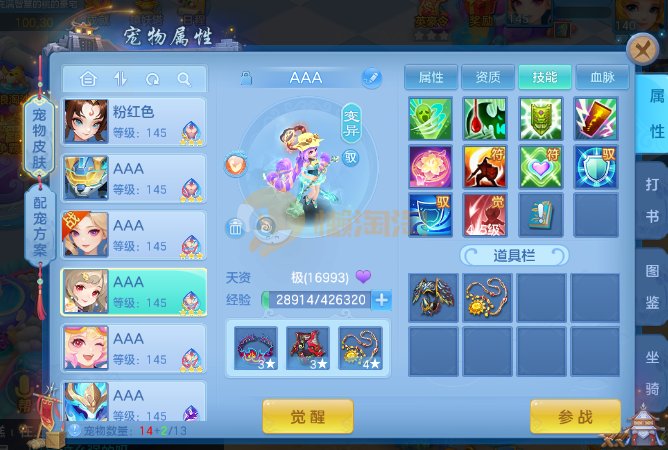This screenshot has width=668, height=450.
Task: Click the magnifier search icon above pet list
Action: point(184,79)
